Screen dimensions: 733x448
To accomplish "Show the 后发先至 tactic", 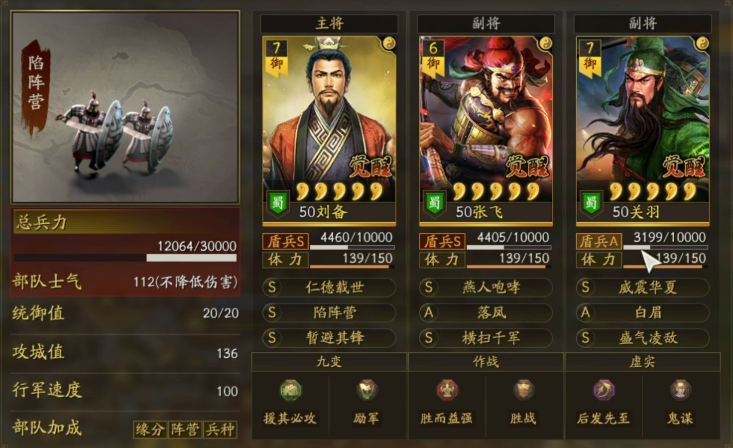I will click(x=604, y=398).
